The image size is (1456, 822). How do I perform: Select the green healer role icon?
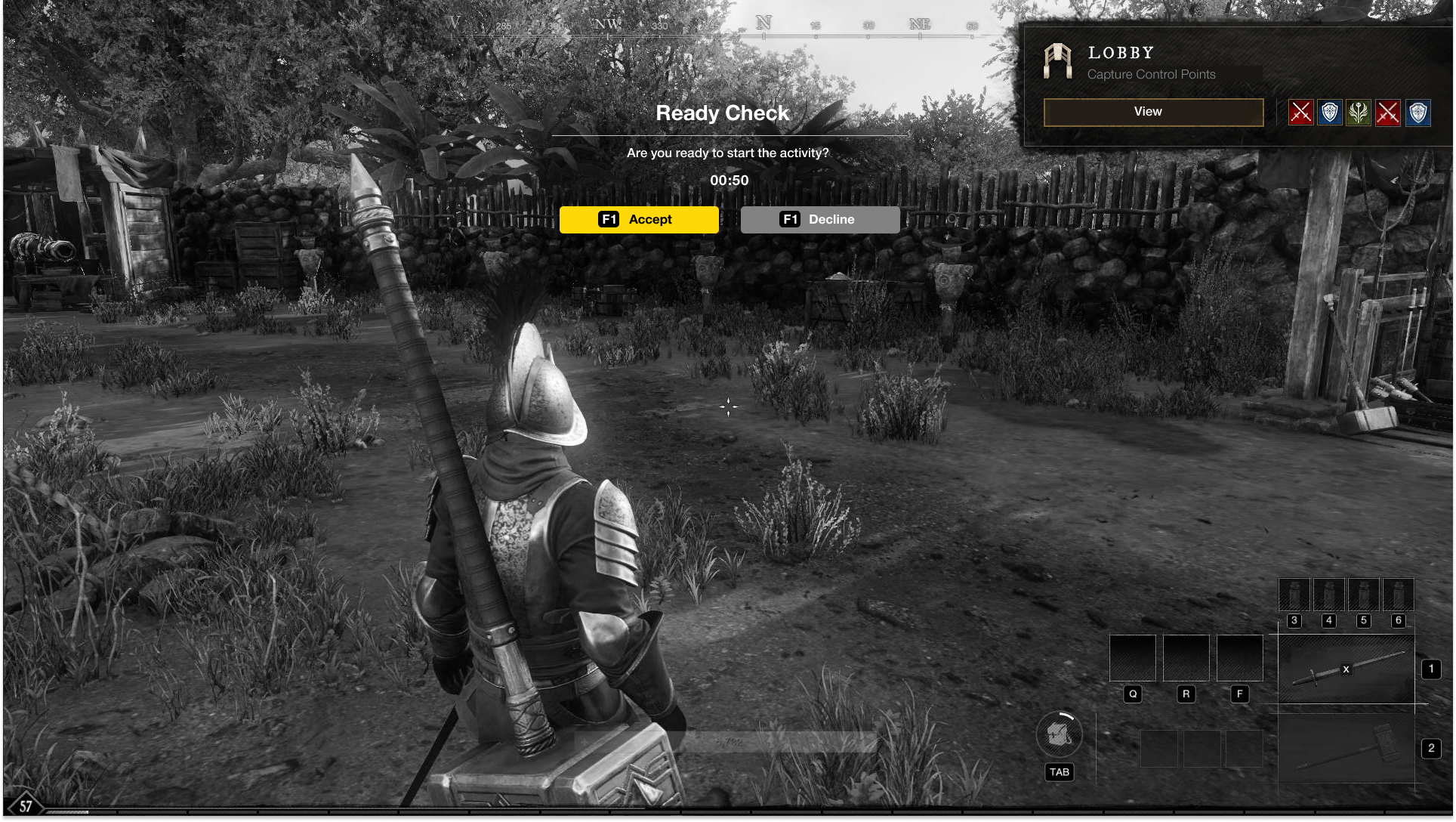[x=1359, y=113]
